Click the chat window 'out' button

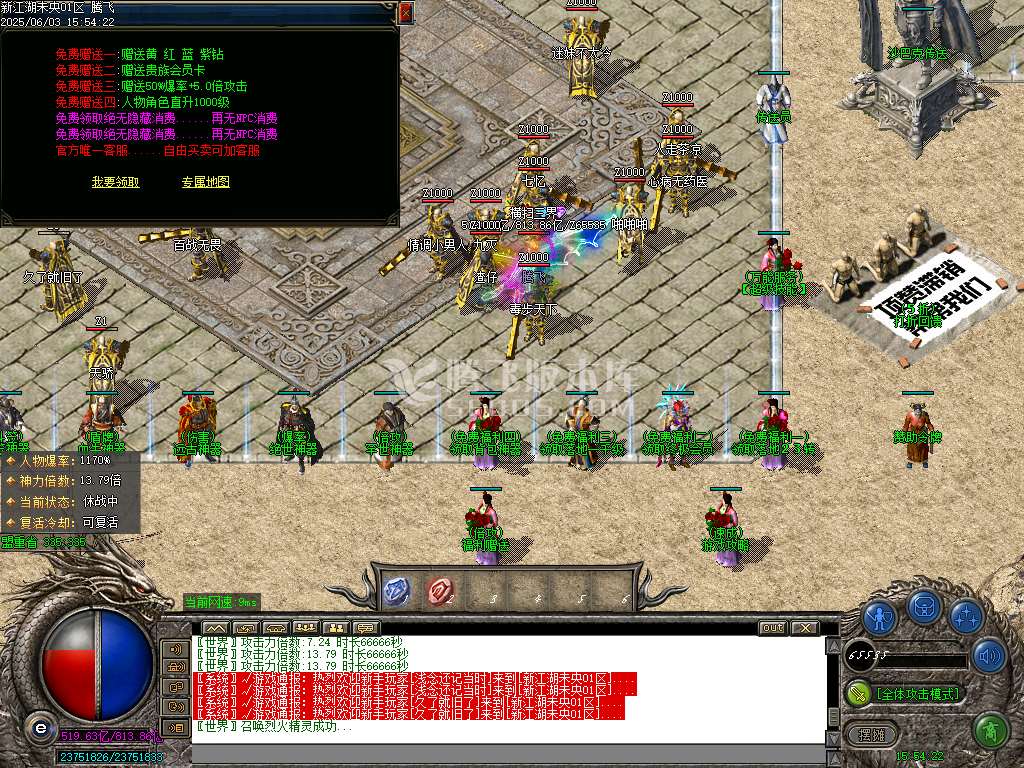tap(772, 628)
